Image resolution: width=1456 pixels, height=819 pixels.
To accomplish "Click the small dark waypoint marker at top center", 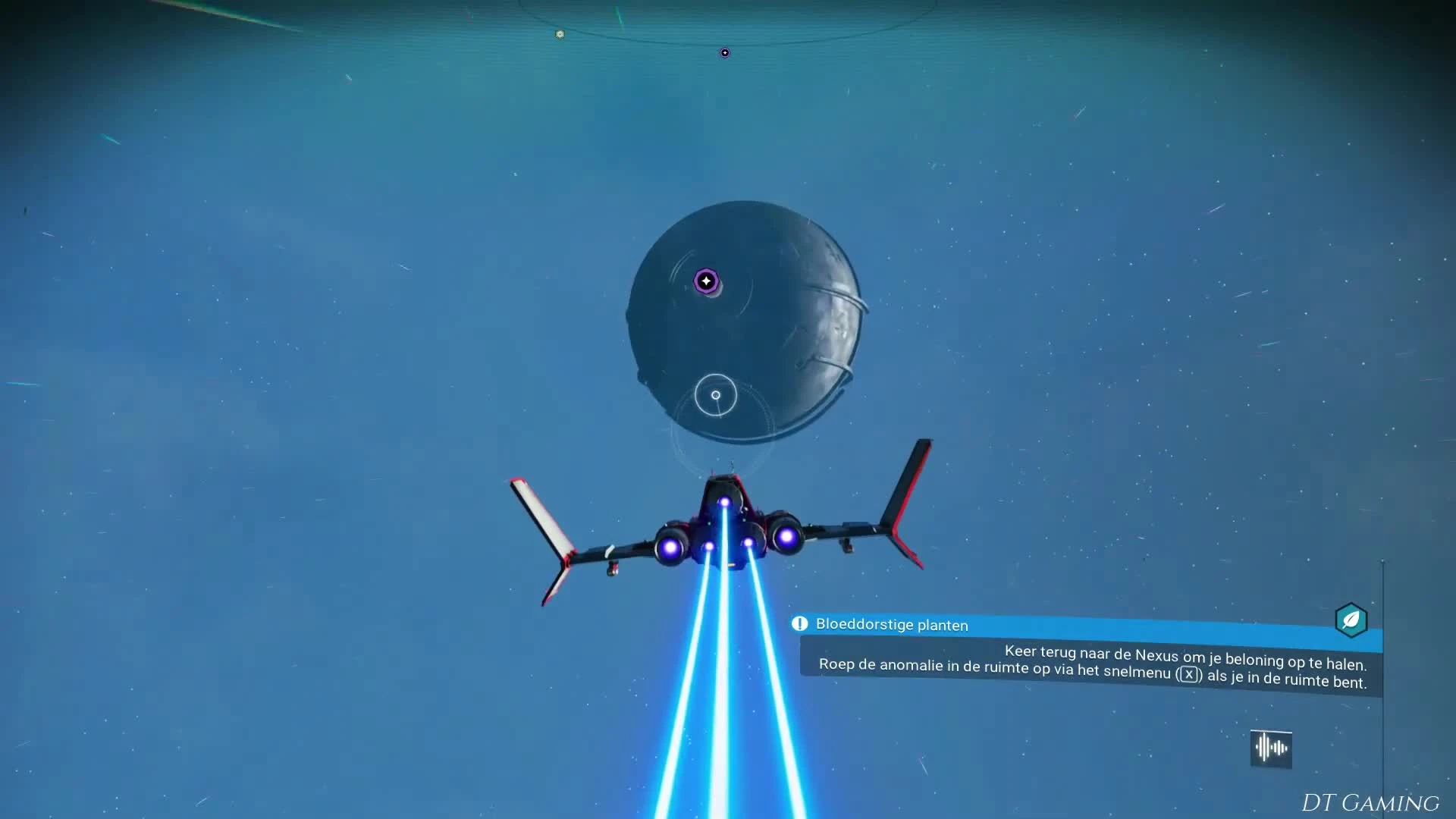I will tap(724, 52).
